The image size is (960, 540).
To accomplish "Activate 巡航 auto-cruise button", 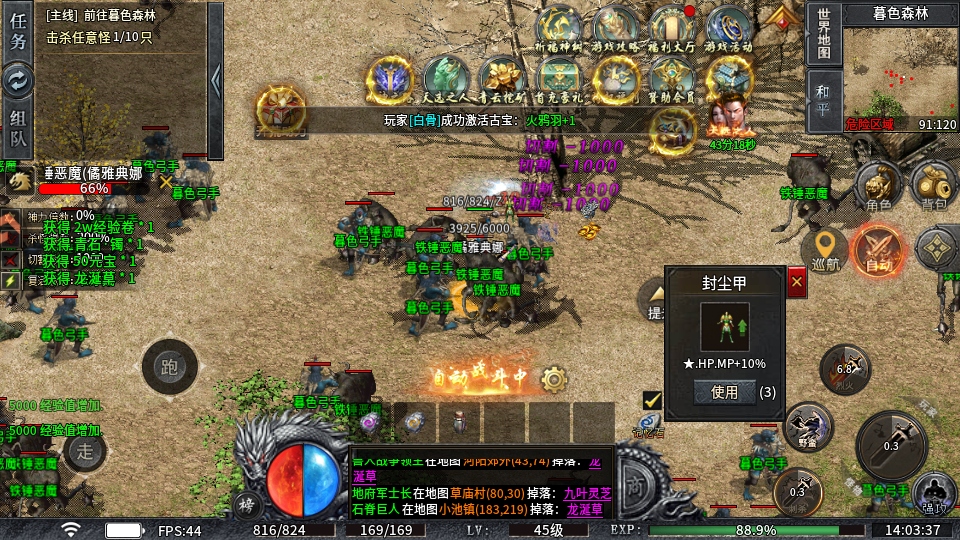I will [826, 250].
